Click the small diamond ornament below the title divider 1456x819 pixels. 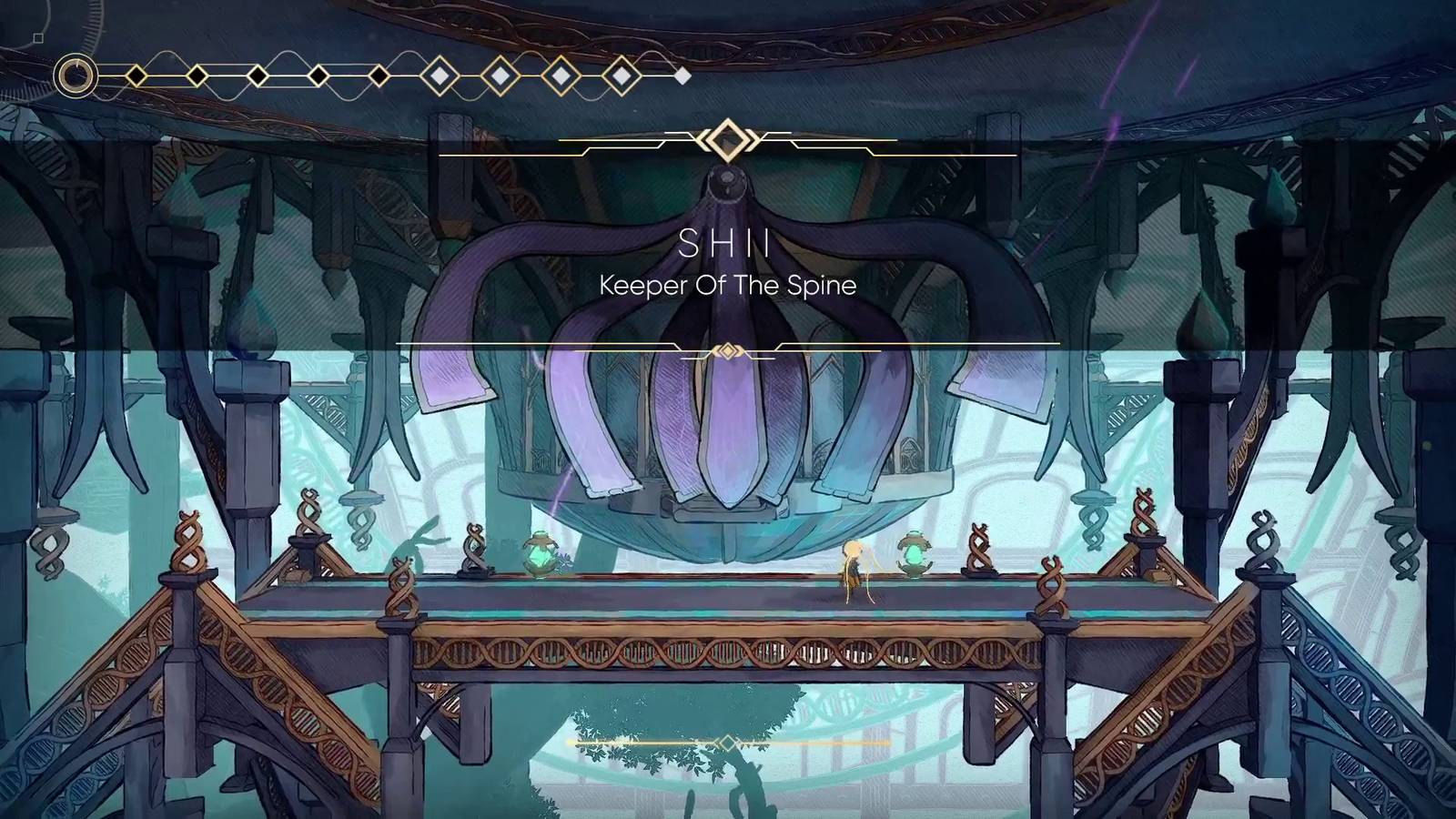[x=727, y=348]
